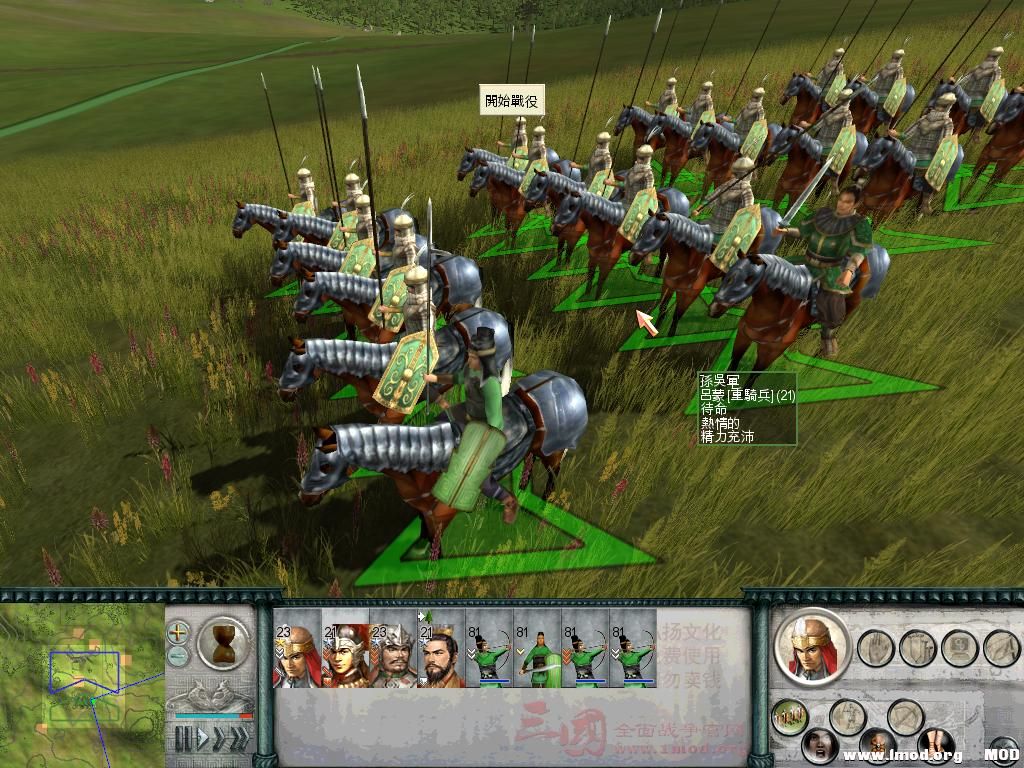The width and height of the screenshot is (1024, 768).
Task: Zoom in the minimap with plus button
Action: [178, 632]
